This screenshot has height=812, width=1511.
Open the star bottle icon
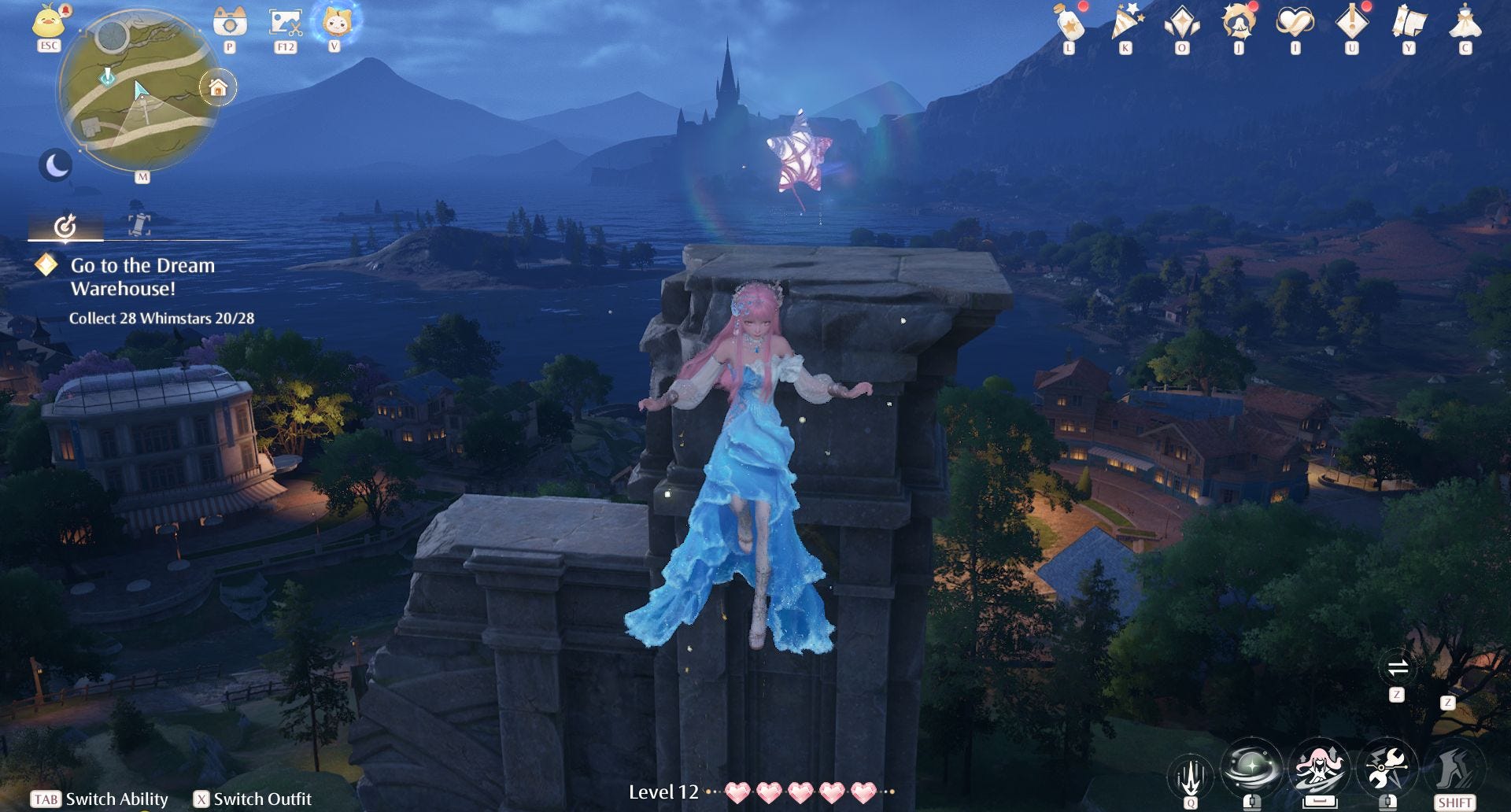1069,24
